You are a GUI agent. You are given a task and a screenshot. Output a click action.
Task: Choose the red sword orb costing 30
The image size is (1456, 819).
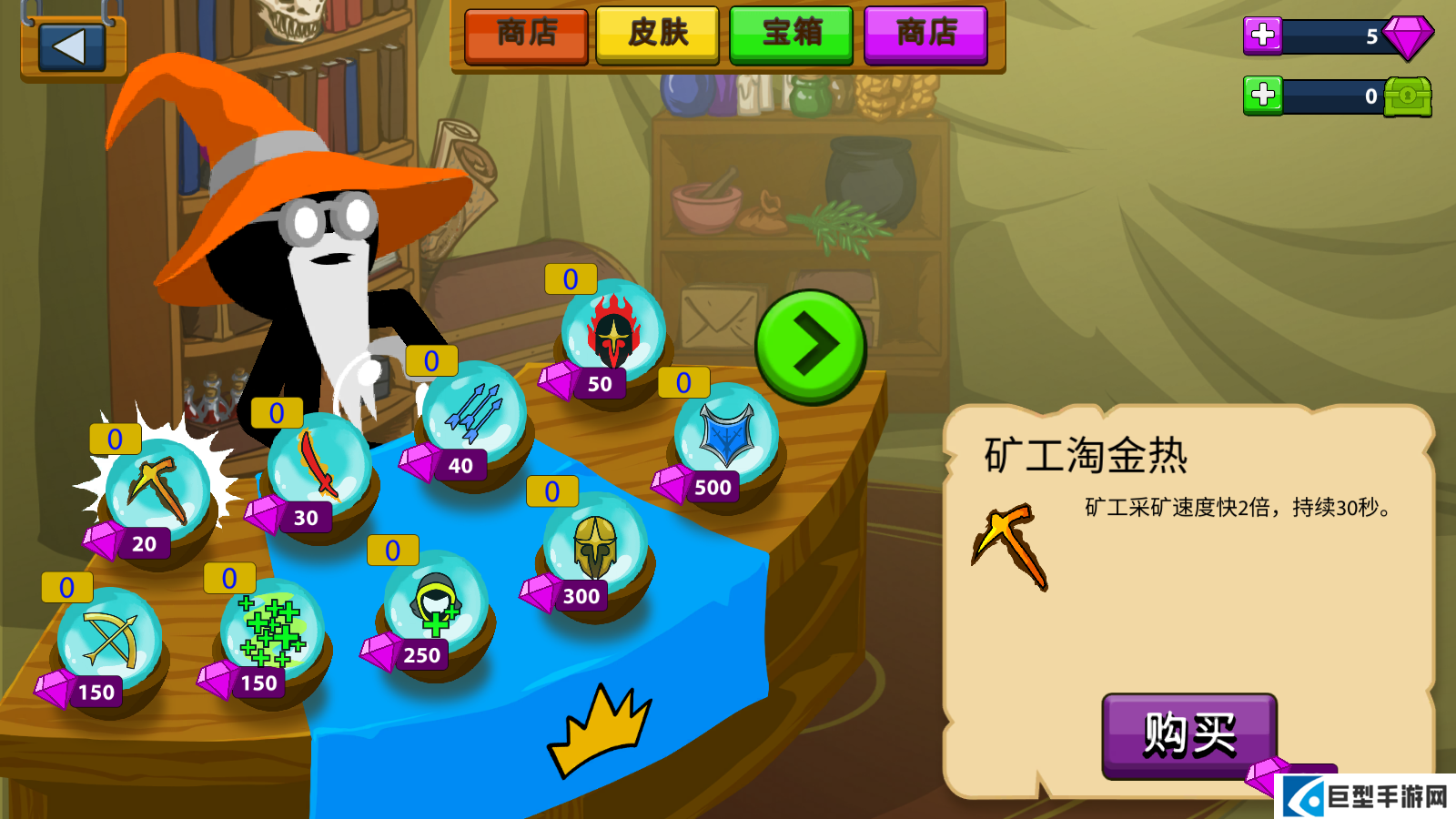click(x=319, y=466)
